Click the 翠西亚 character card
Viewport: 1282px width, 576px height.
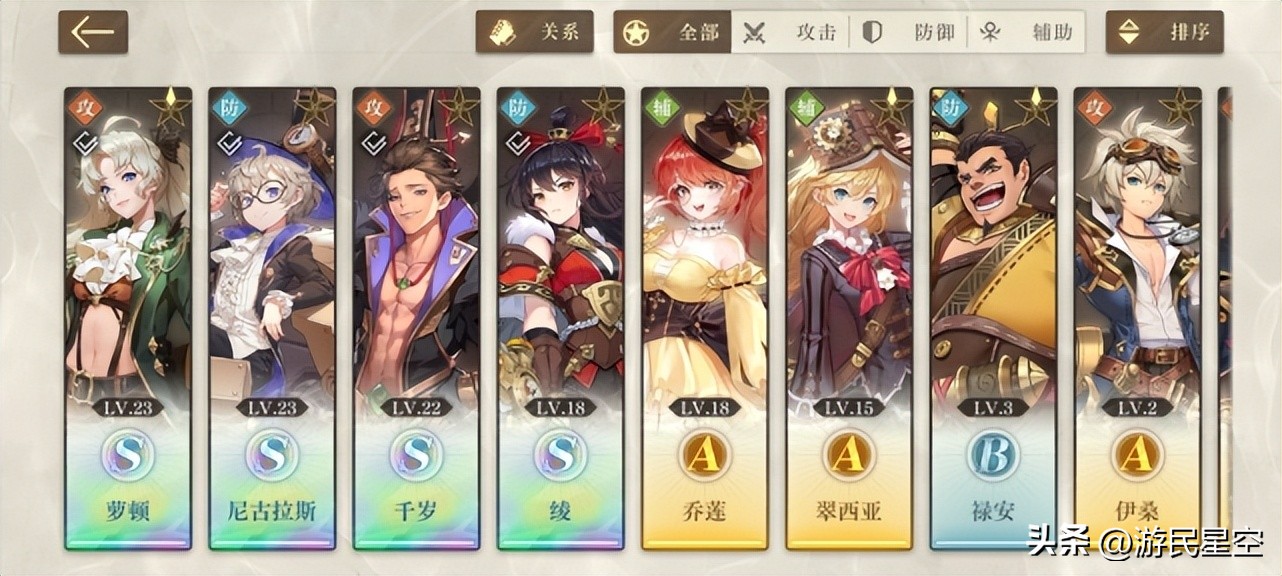point(849,318)
